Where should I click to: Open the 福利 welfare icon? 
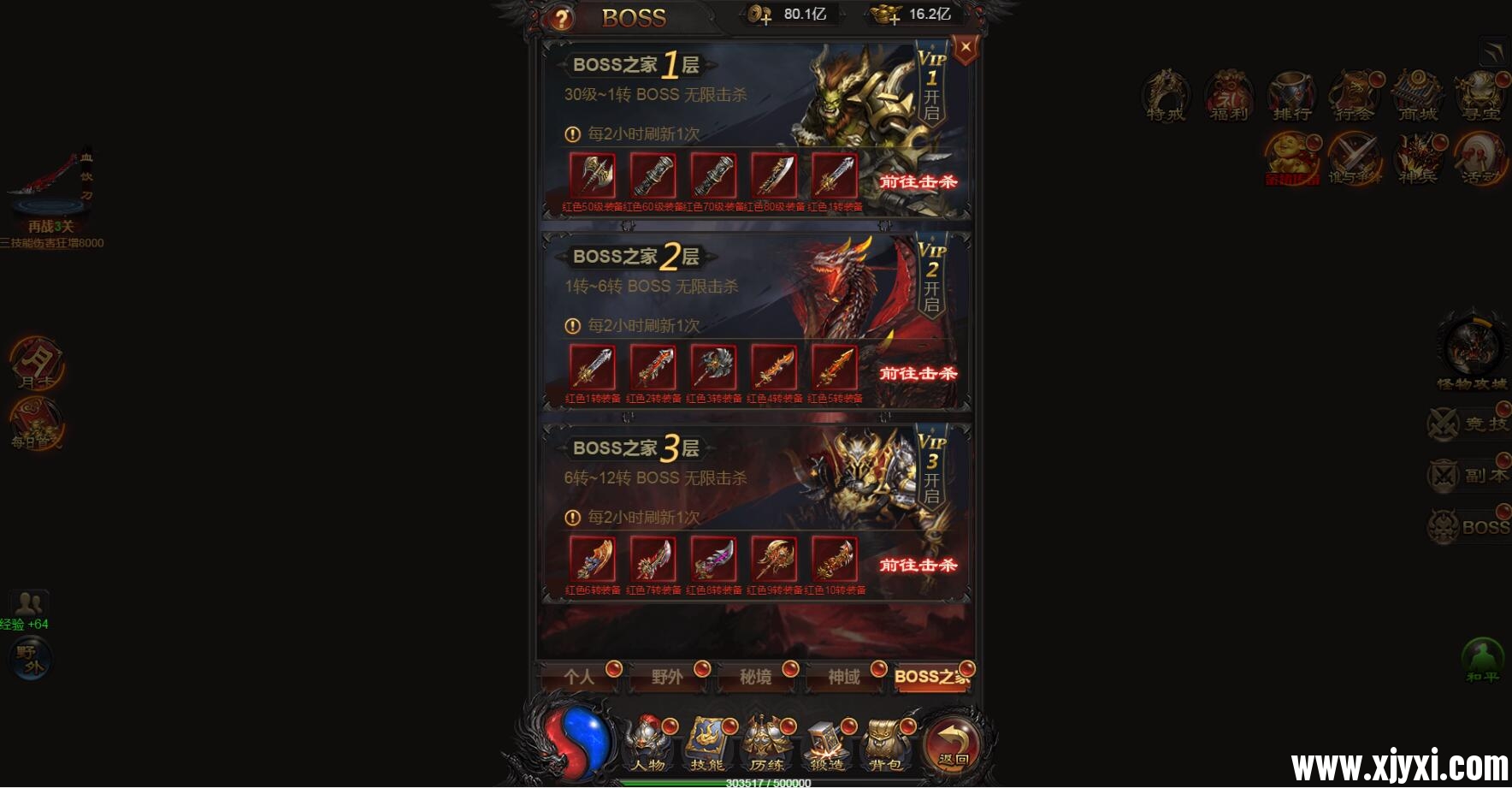tap(1228, 97)
